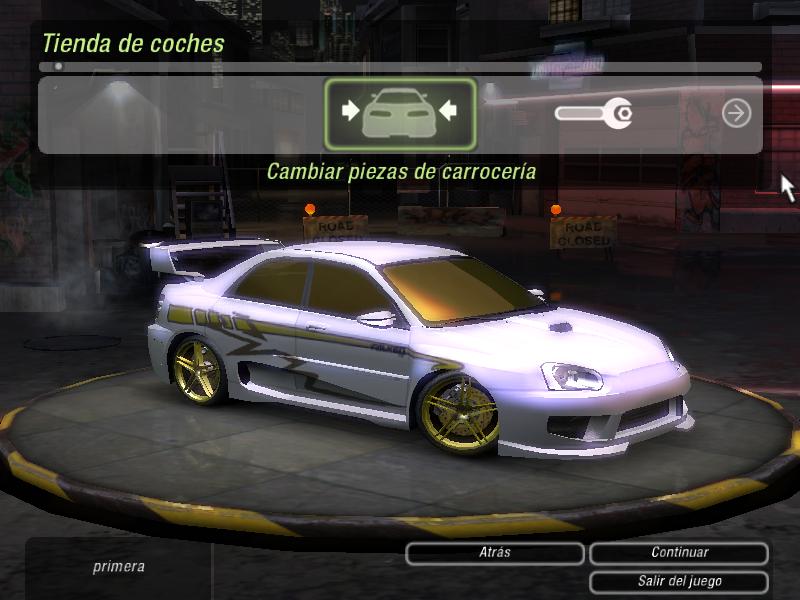Viewport: 800px width, 600px height.
Task: Choose Salir del juego to quit
Action: tap(679, 581)
